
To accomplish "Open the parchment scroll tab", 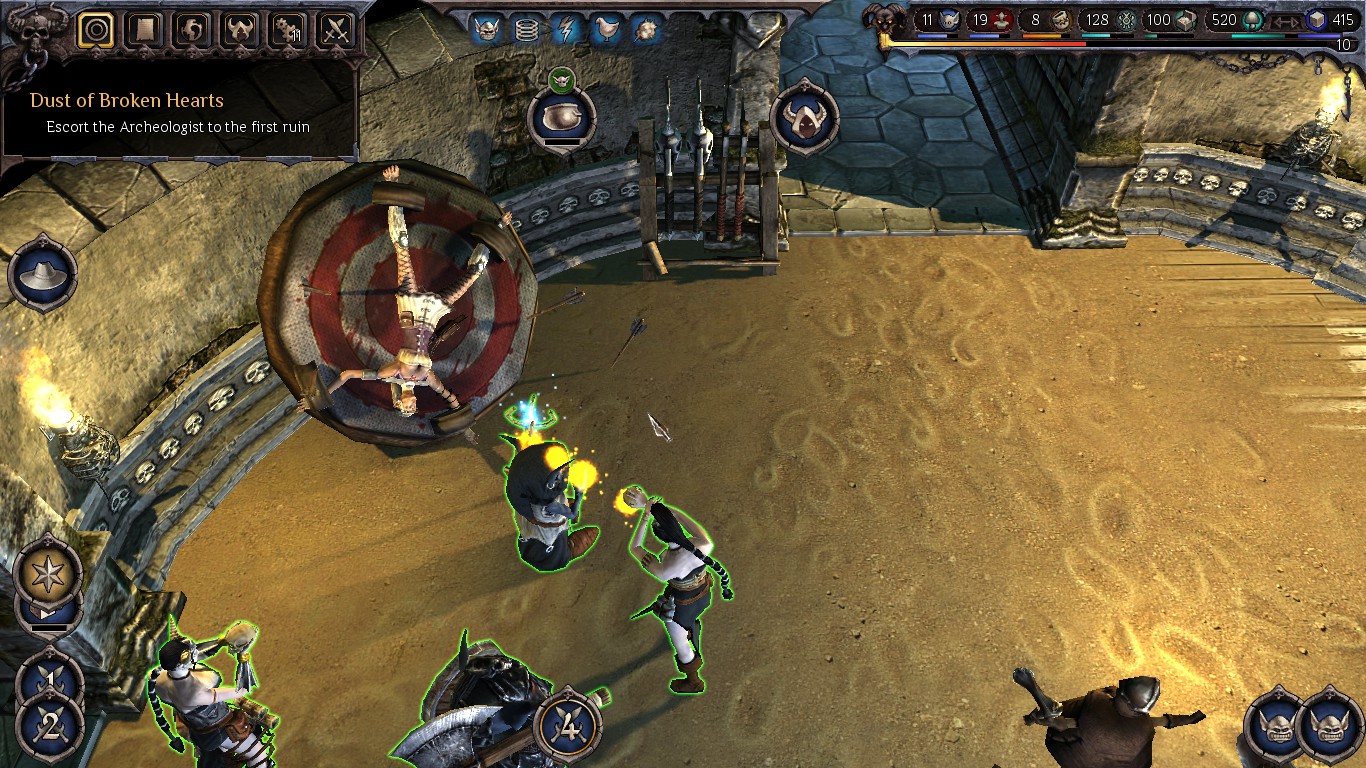I will click(144, 30).
